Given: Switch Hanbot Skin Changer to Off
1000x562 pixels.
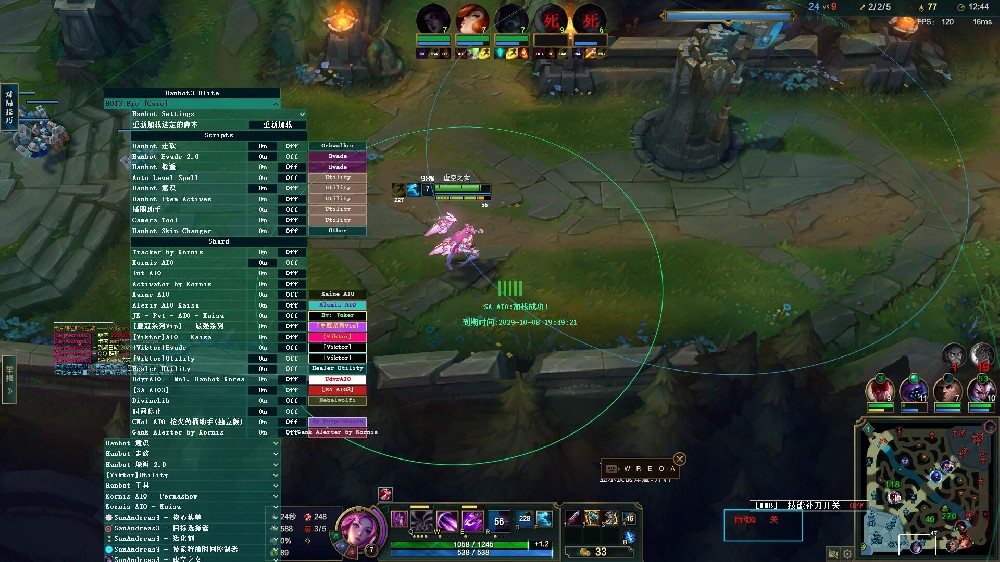Looking at the screenshot, I should click(x=292, y=231).
